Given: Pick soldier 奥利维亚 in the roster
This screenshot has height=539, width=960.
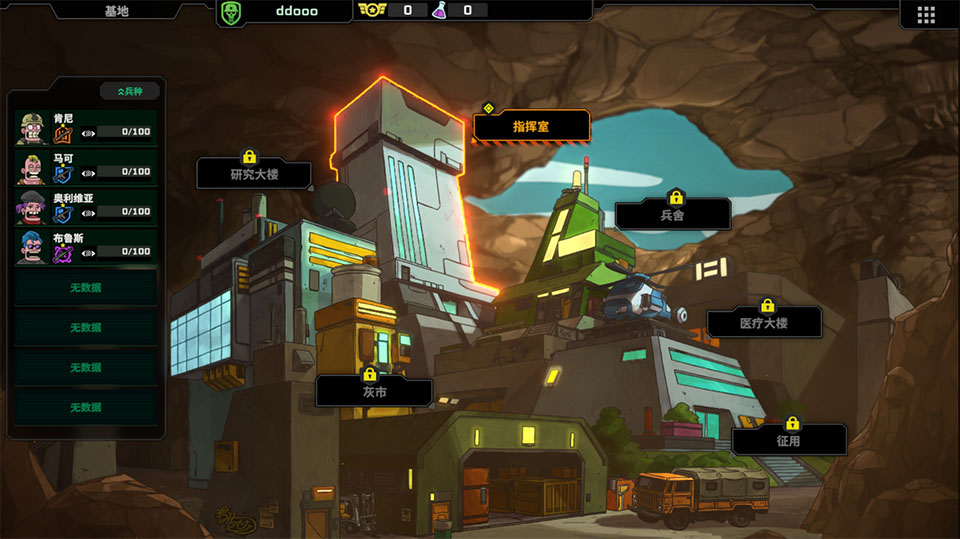Looking at the screenshot, I should point(85,208).
